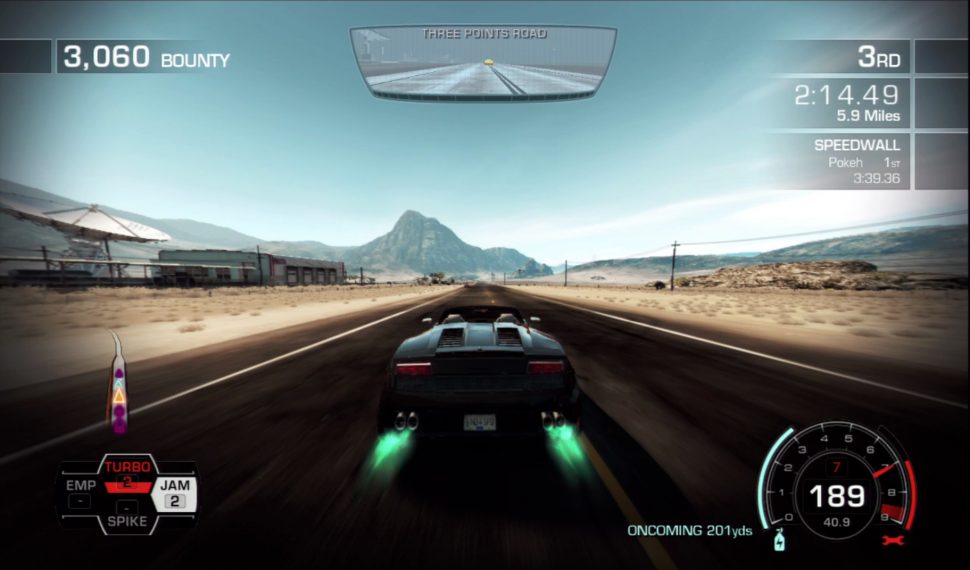Pick the SPIKE weapon slot
This screenshot has height=570, width=970.
click(127, 520)
